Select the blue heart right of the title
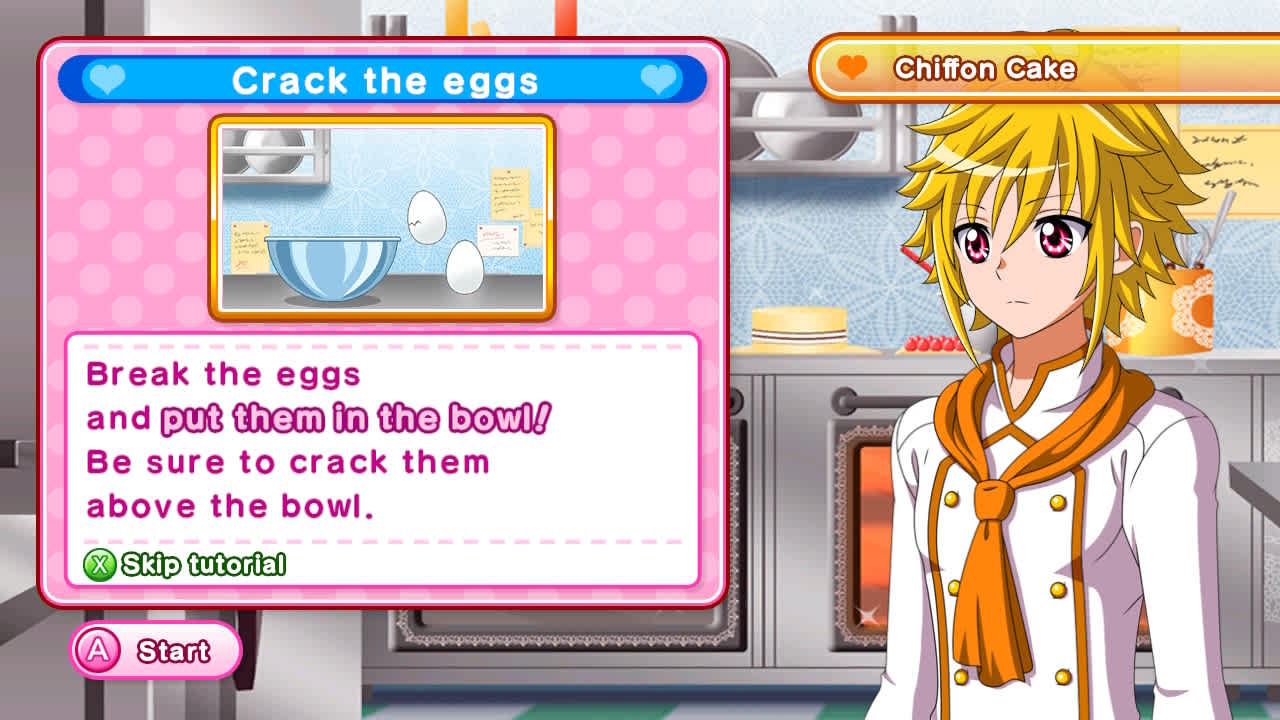Viewport: 1280px width, 720px height. tap(656, 80)
